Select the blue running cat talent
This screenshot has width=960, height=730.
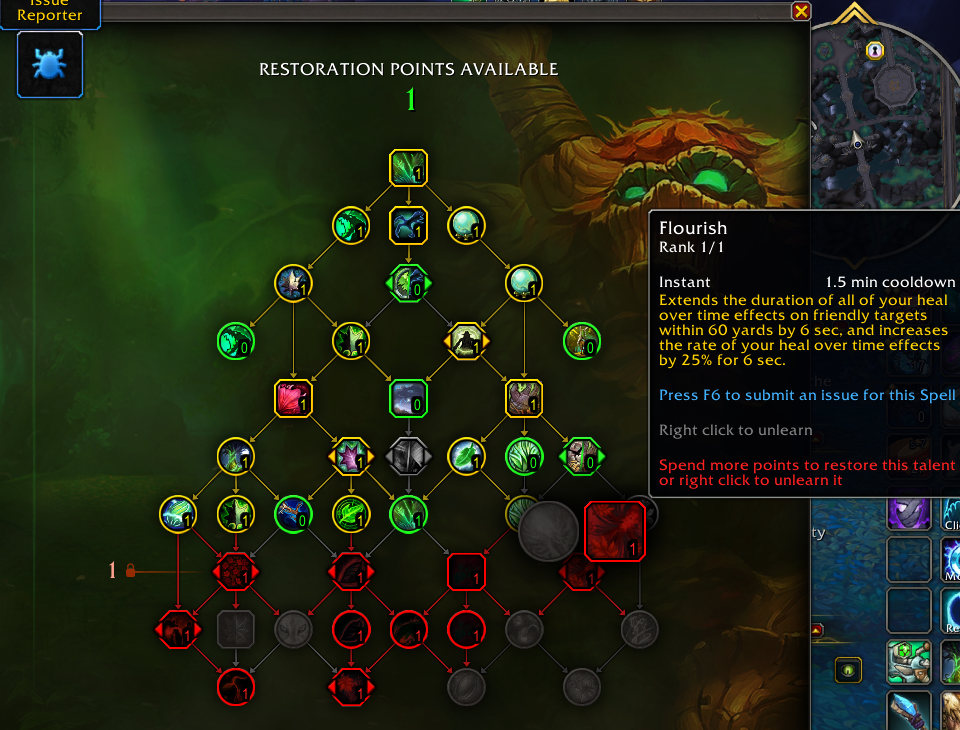coord(408,225)
